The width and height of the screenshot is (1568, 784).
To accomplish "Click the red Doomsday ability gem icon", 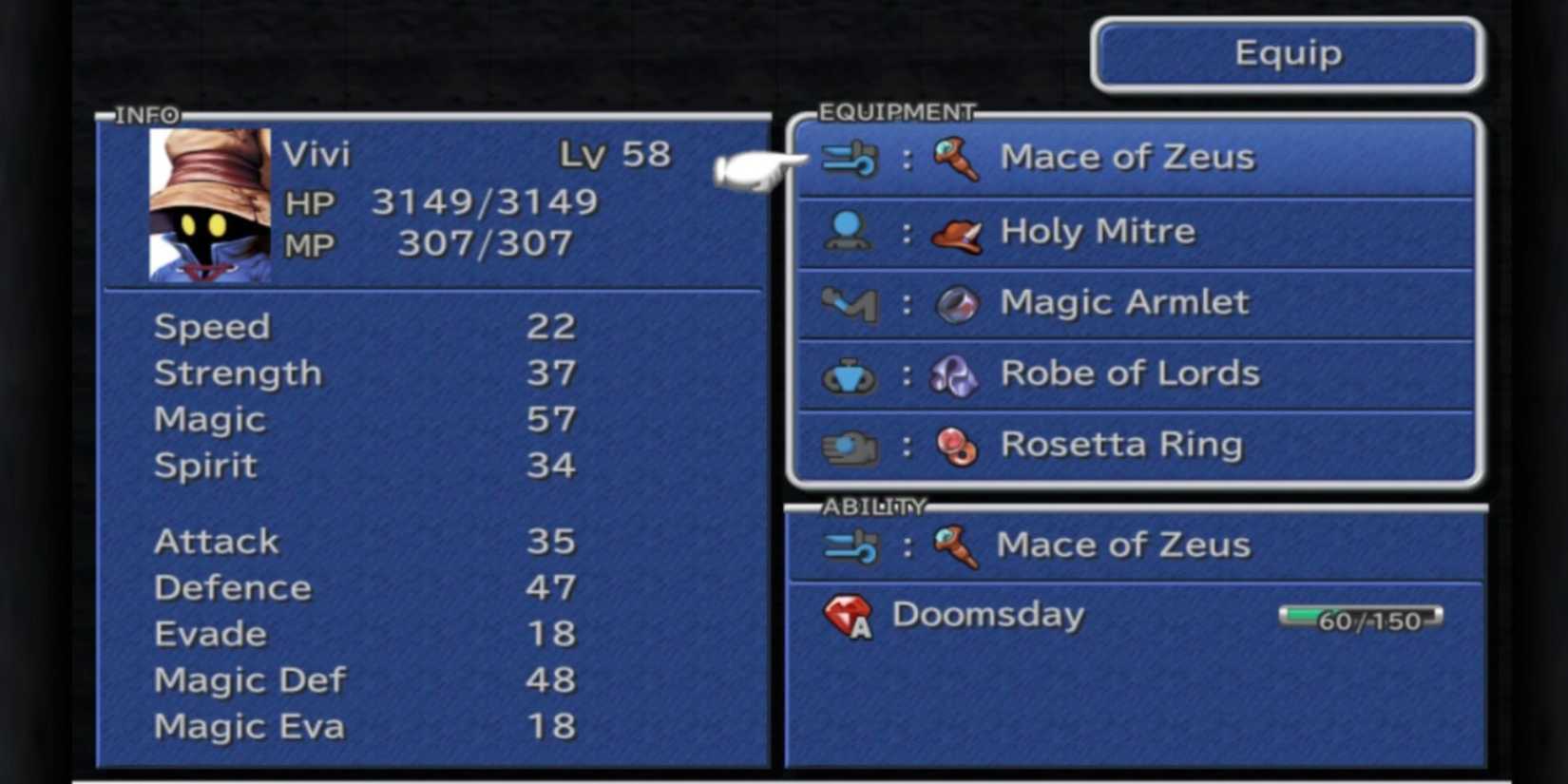I will 851,618.
